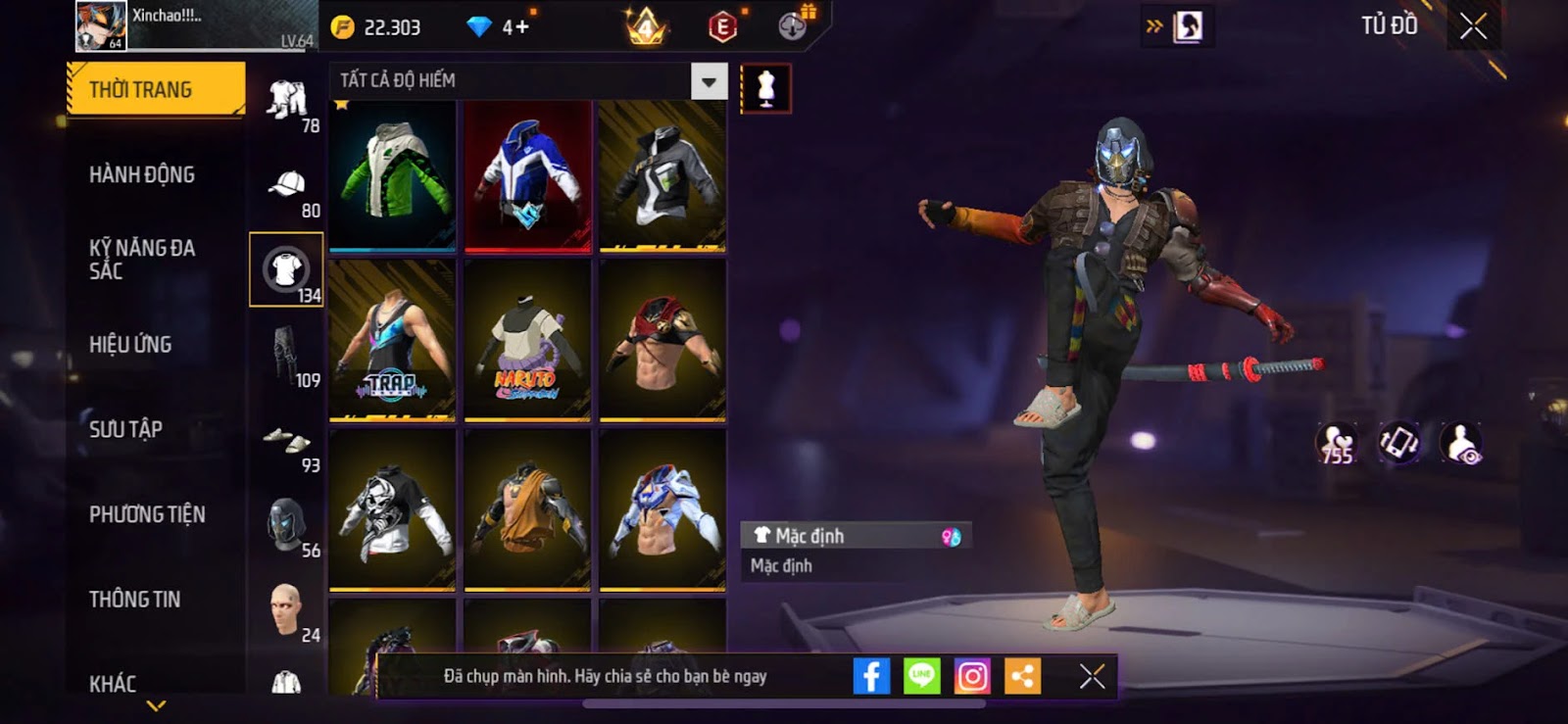Screen dimensions: 1568x724
Task: Choose the green and white jacket
Action: pyautogui.click(x=392, y=174)
